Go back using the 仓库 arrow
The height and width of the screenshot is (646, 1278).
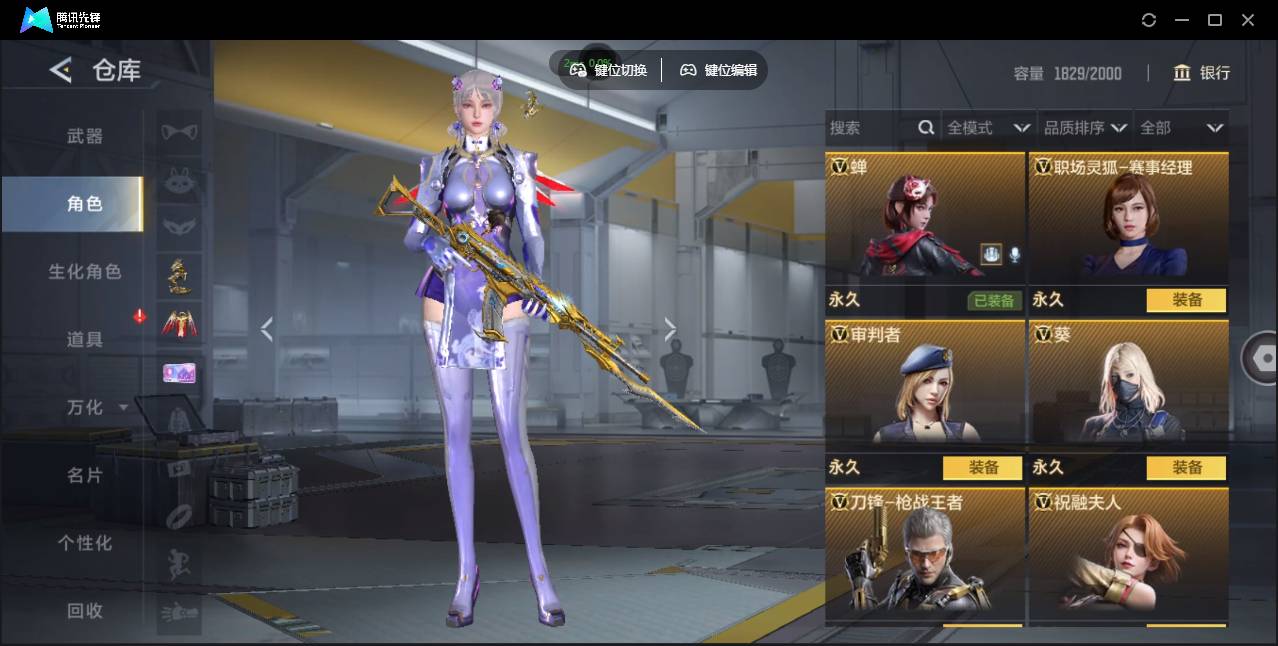tap(61, 70)
